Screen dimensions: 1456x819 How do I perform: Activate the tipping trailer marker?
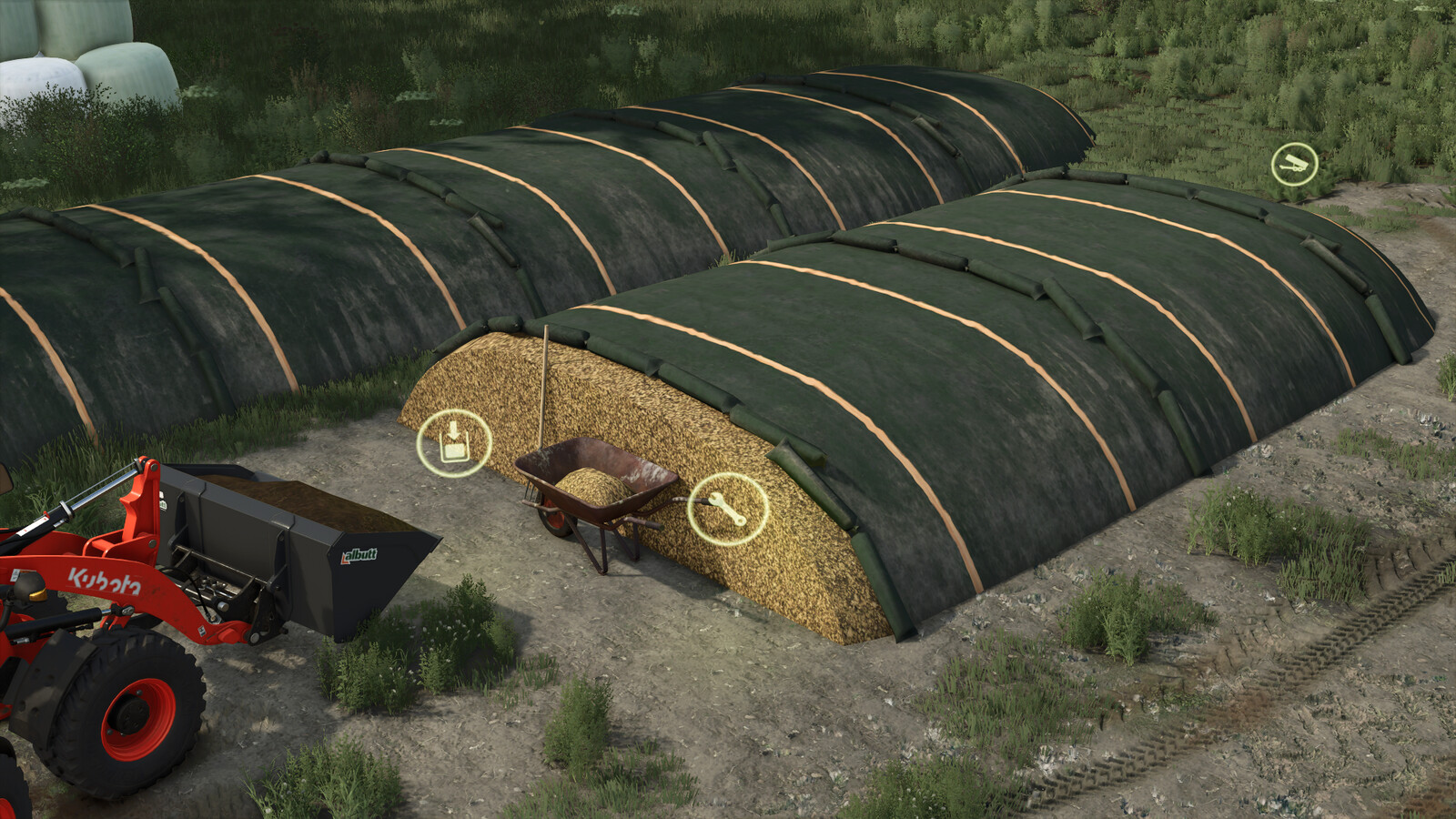1294,165
